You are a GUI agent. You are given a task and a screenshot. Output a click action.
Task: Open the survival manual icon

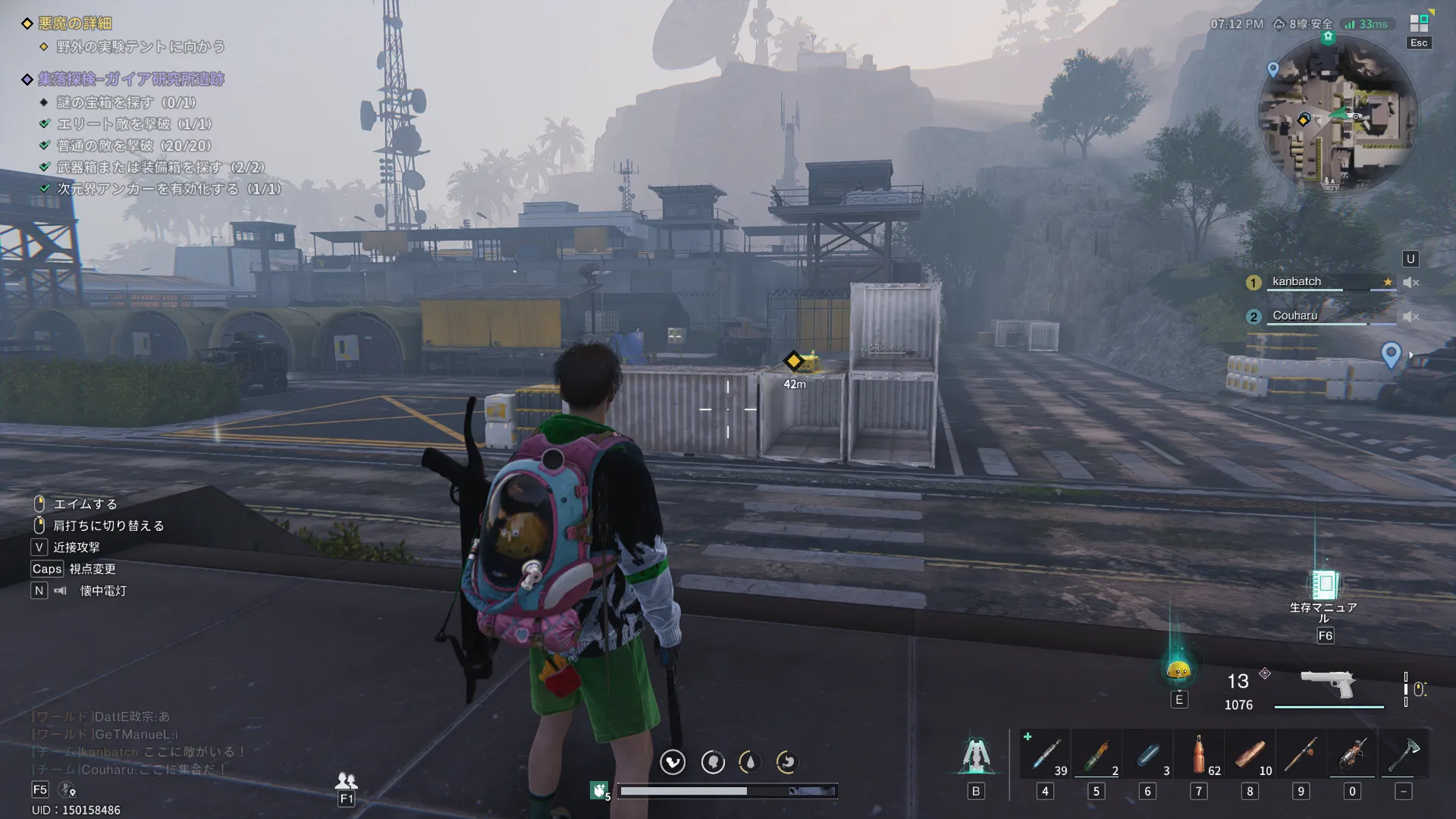(1325, 585)
